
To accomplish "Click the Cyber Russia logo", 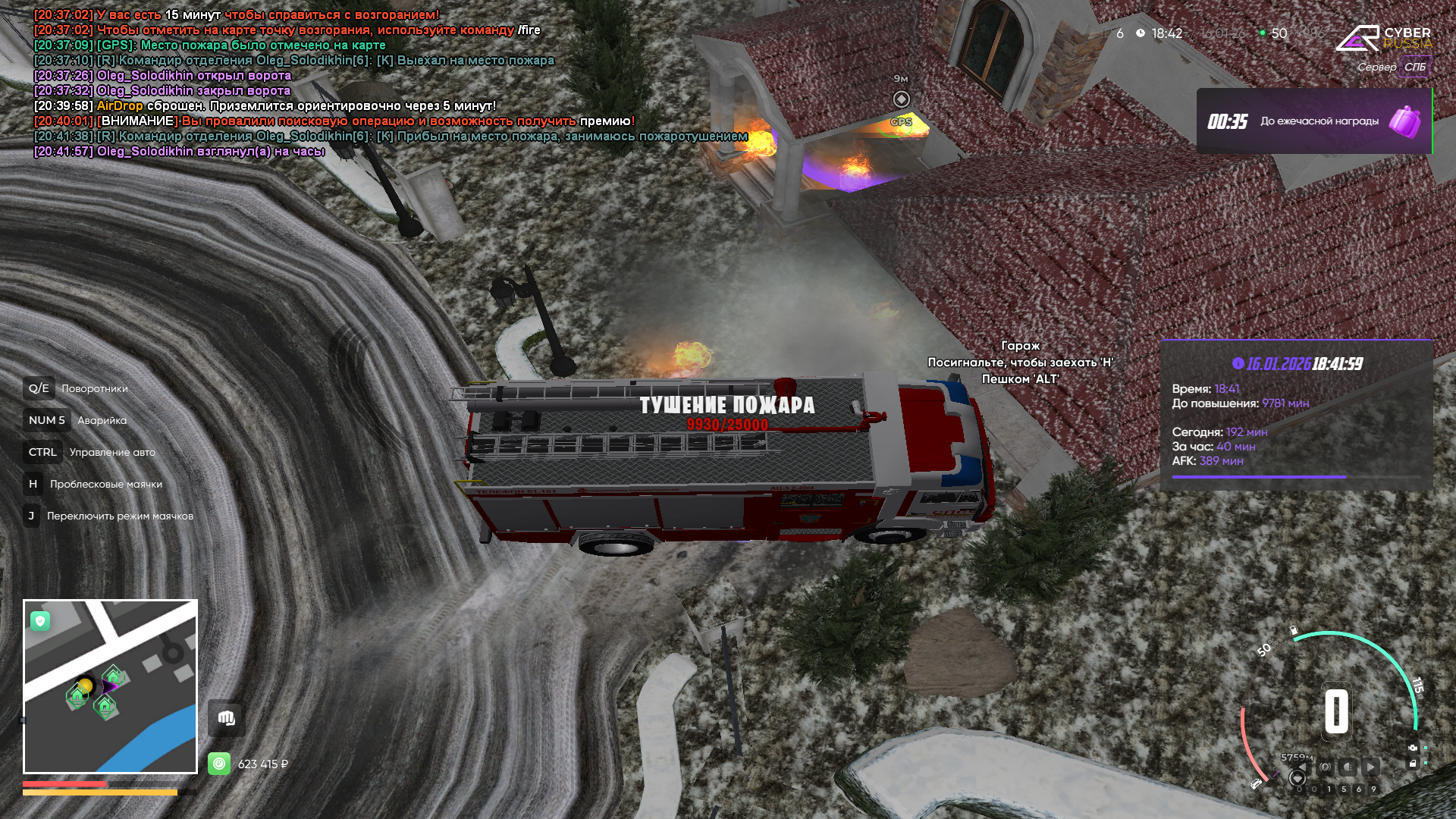I will [x=1383, y=38].
